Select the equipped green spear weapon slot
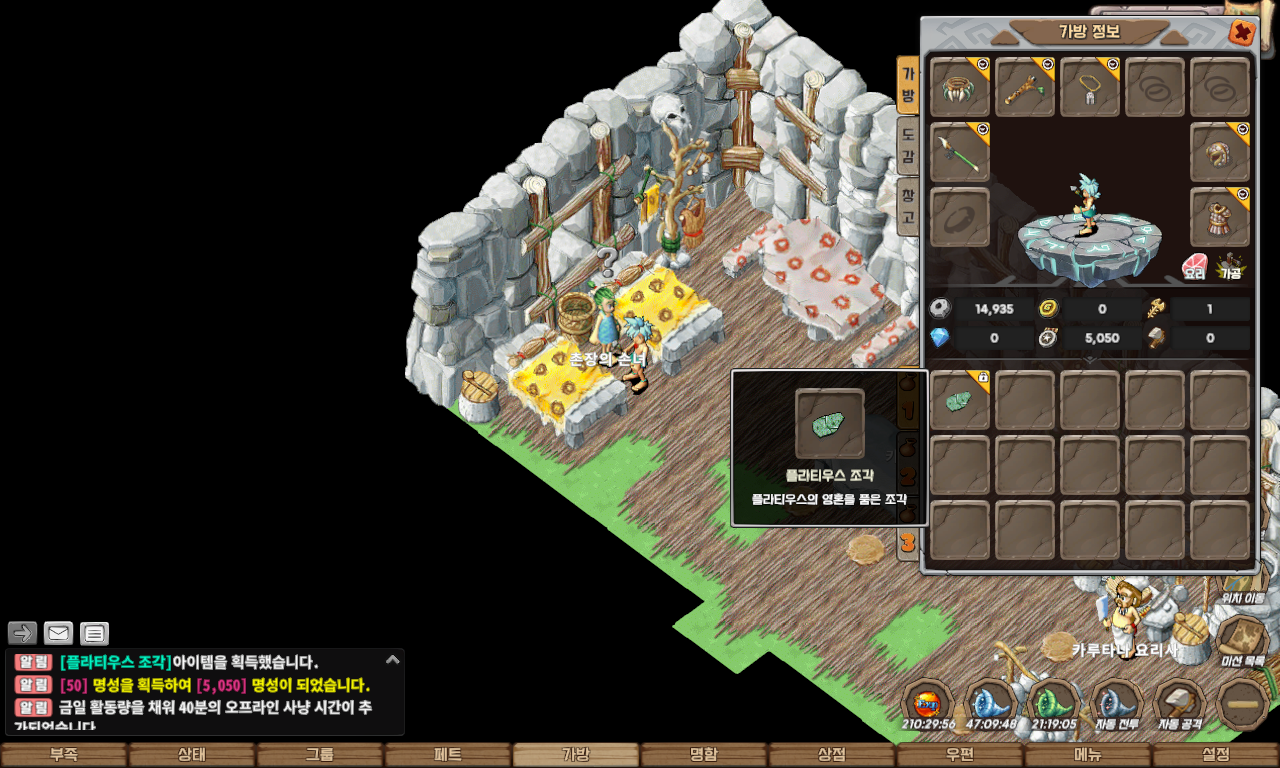This screenshot has height=768, width=1280. 960,152
